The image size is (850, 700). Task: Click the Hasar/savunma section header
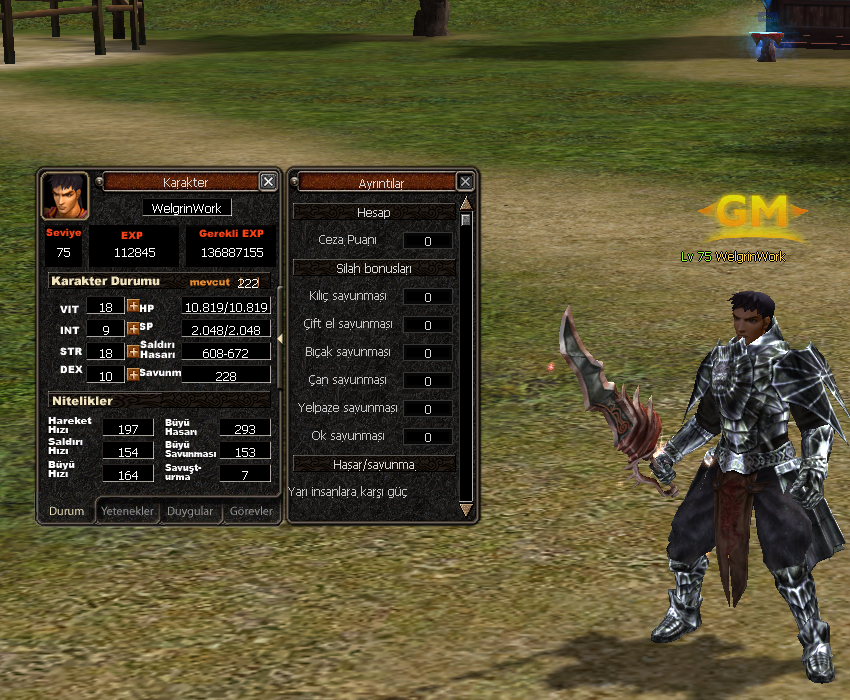pos(374,464)
